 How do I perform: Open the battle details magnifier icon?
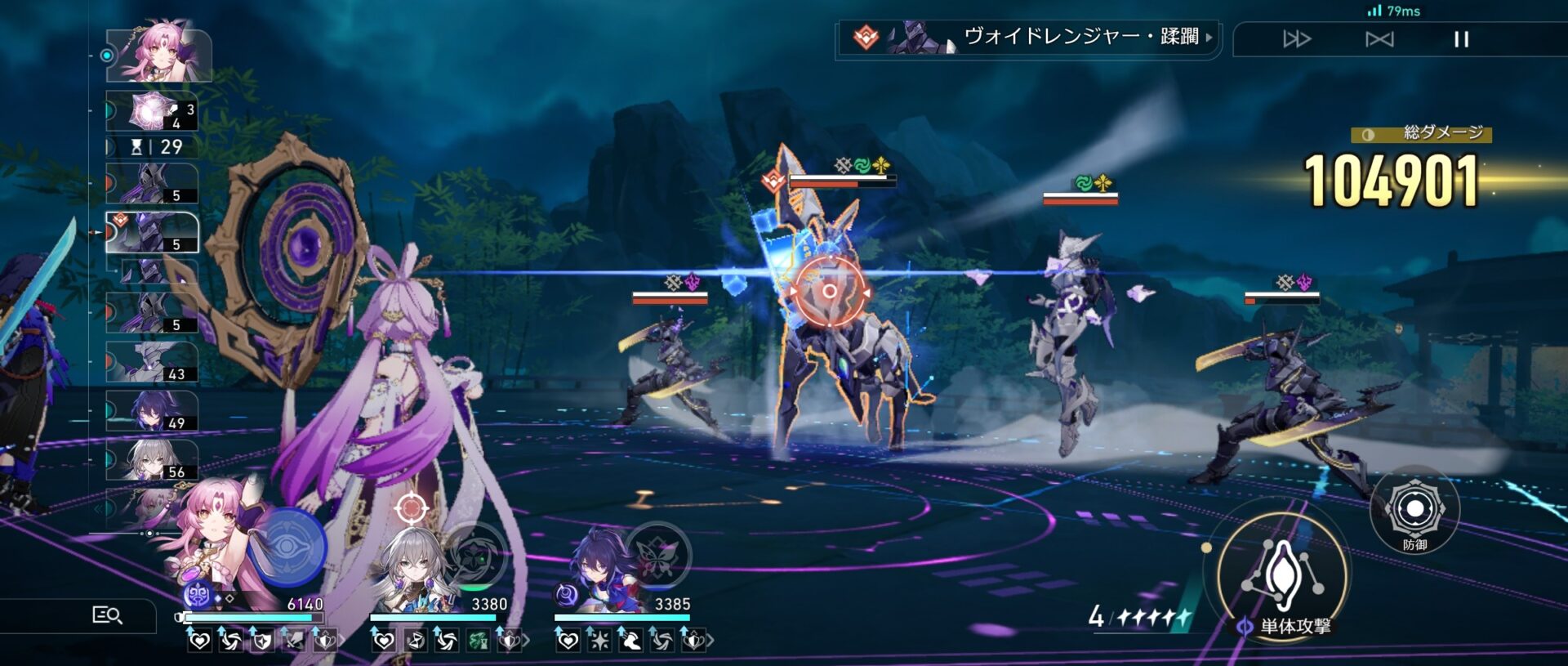click(x=107, y=615)
